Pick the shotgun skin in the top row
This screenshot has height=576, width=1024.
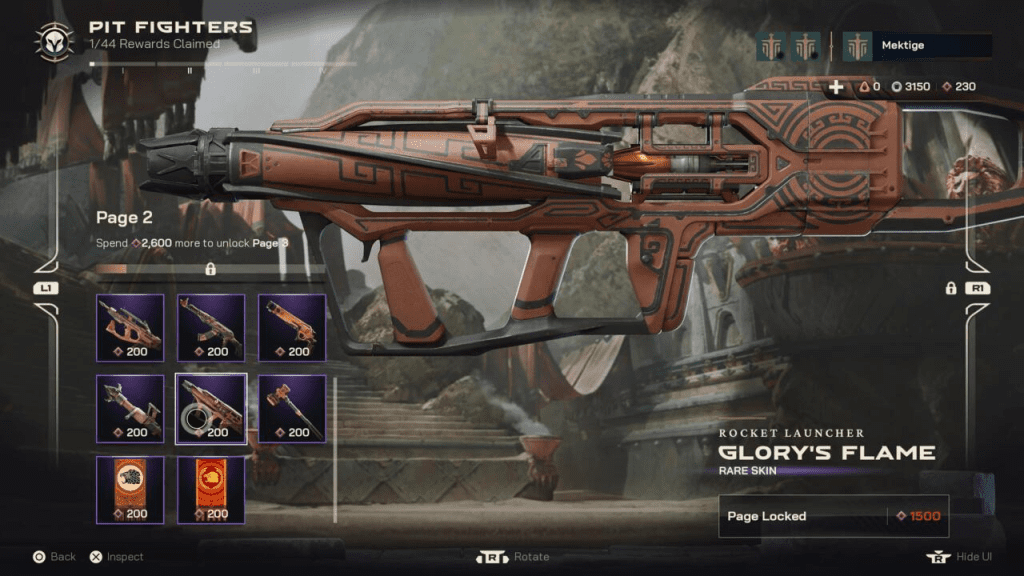click(292, 327)
